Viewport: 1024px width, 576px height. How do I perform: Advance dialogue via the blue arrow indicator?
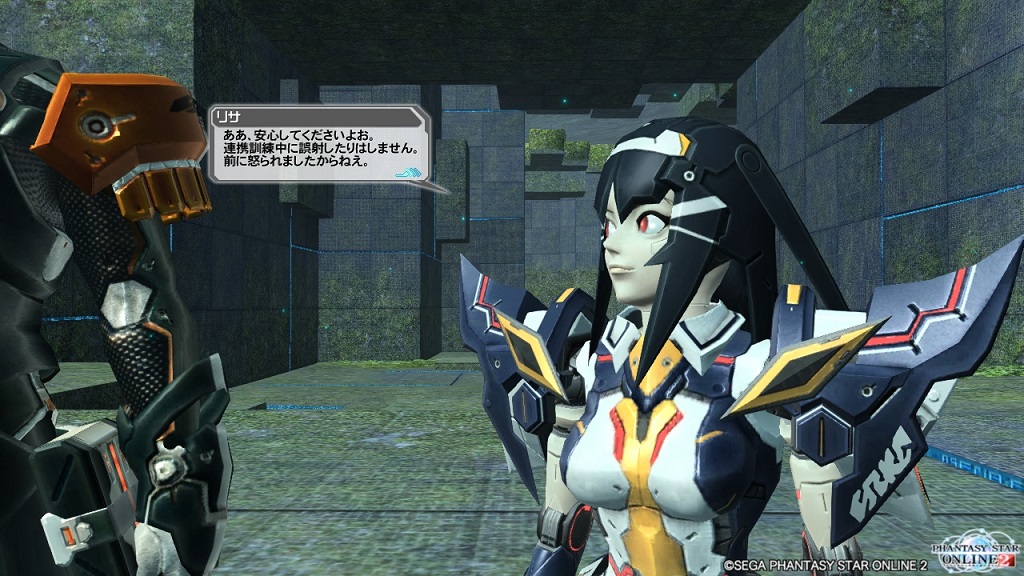click(x=409, y=172)
